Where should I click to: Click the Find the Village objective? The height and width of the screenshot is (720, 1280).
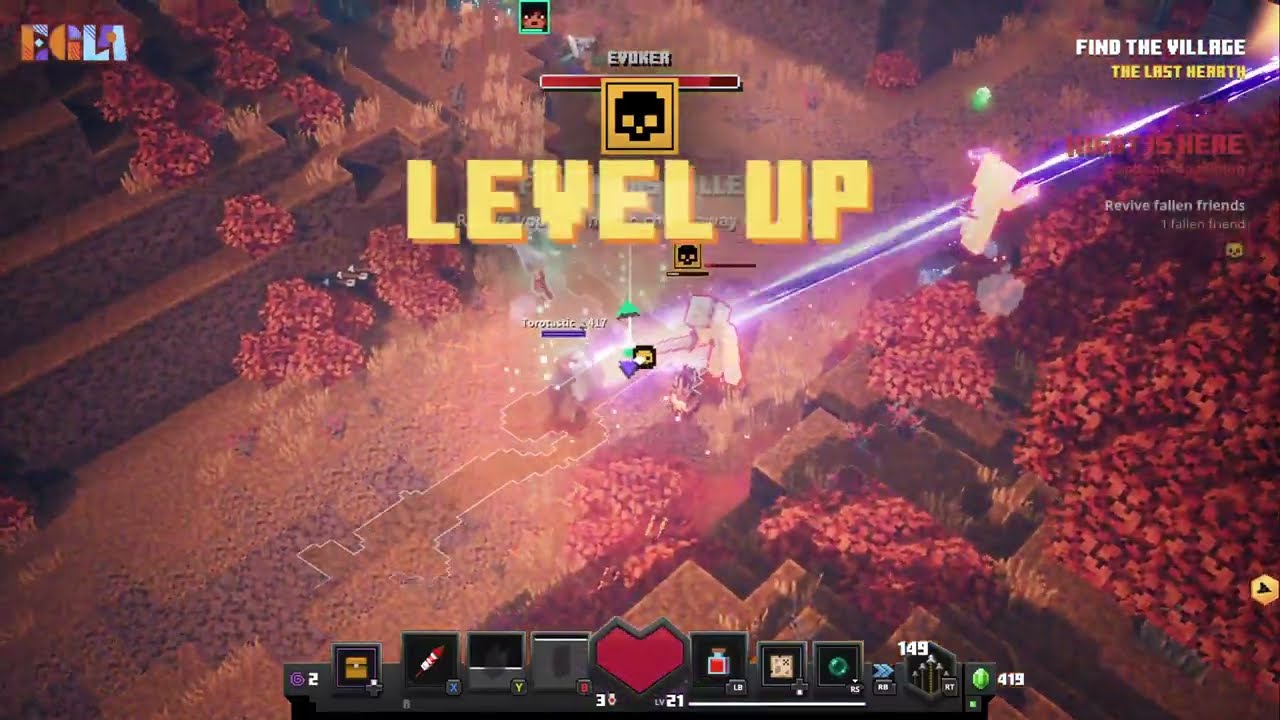point(1160,47)
